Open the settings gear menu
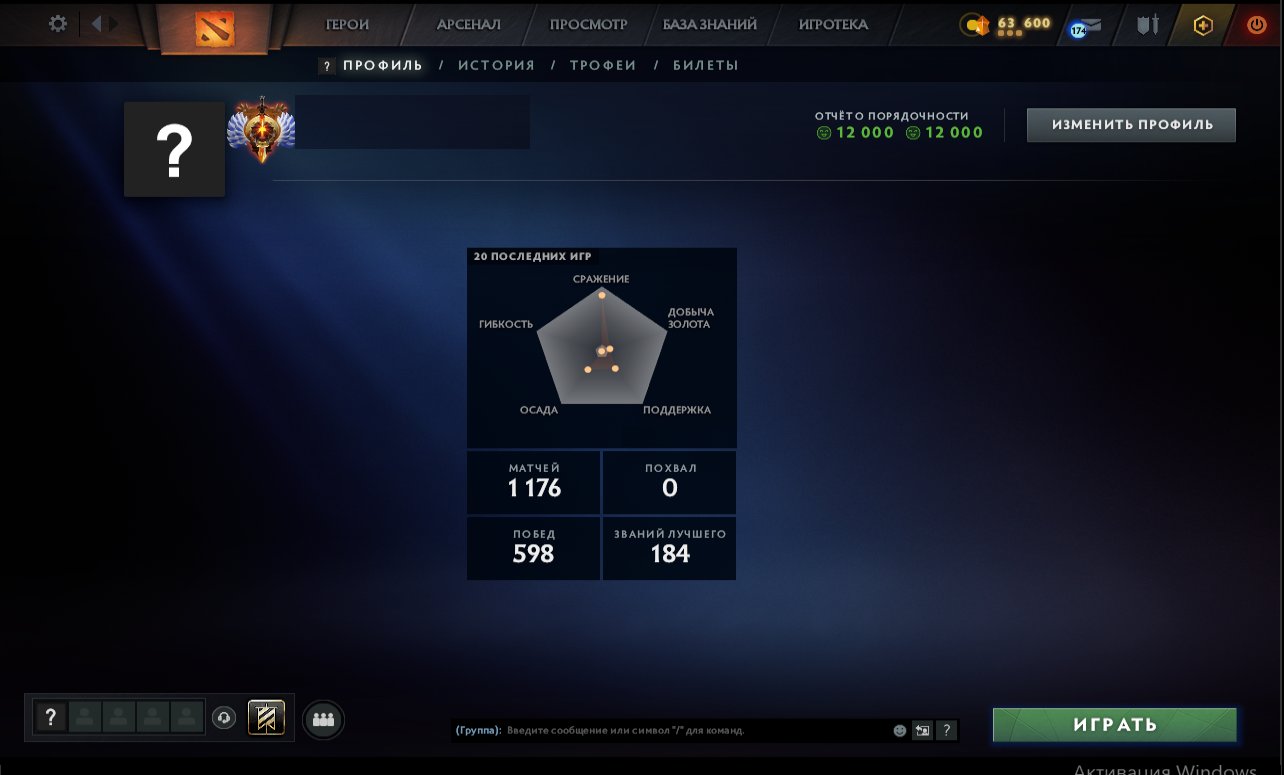The width and height of the screenshot is (1284, 775). [57, 24]
